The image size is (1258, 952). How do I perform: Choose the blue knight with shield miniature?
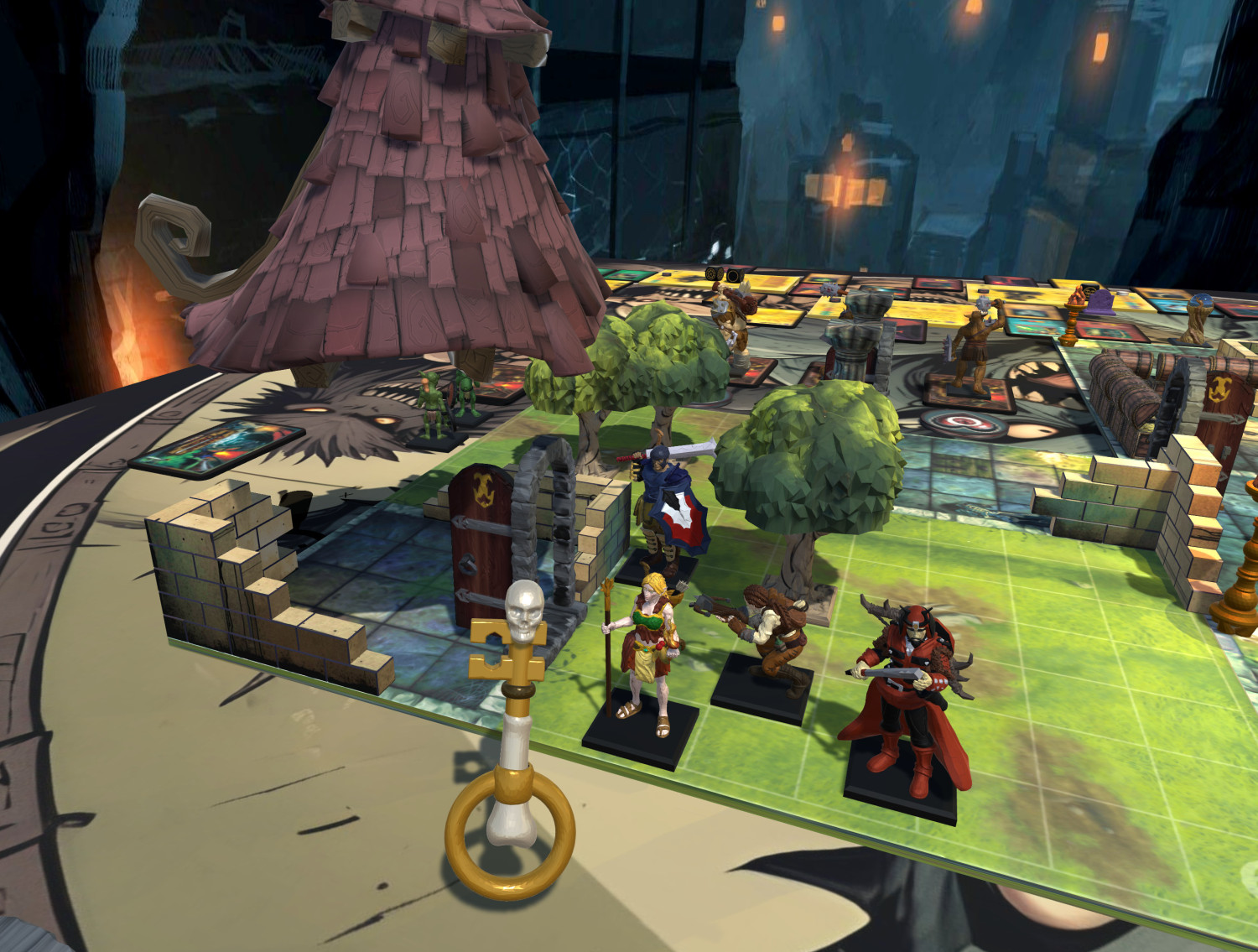667,503
